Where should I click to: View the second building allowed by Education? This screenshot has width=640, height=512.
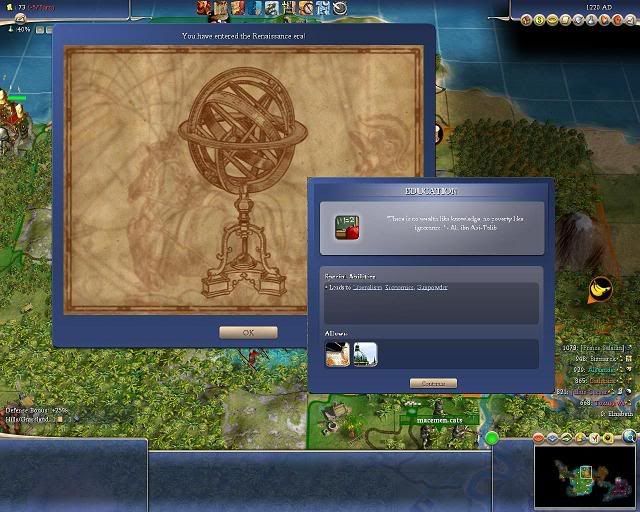(365, 354)
